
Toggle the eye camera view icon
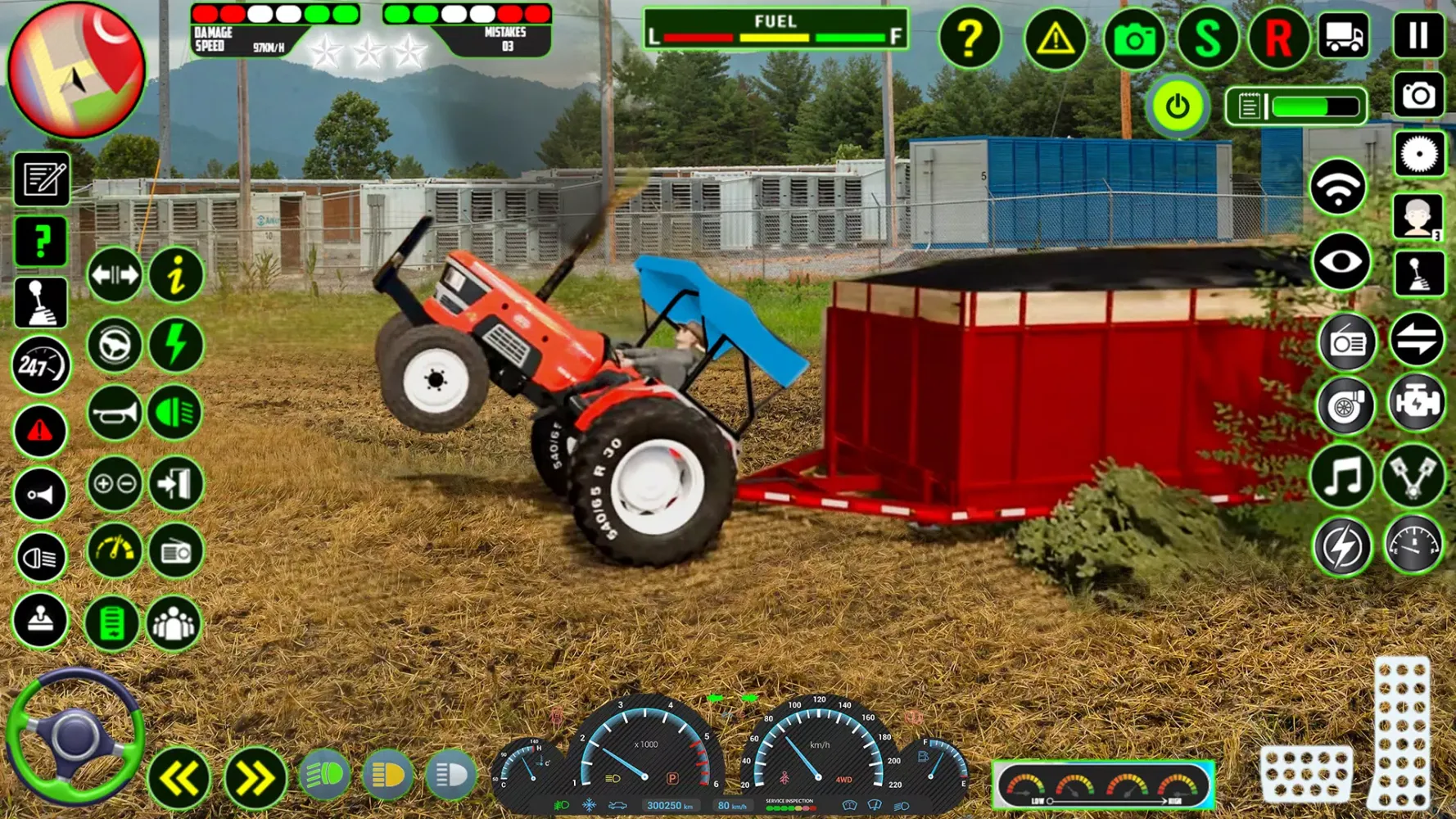pos(1340,260)
